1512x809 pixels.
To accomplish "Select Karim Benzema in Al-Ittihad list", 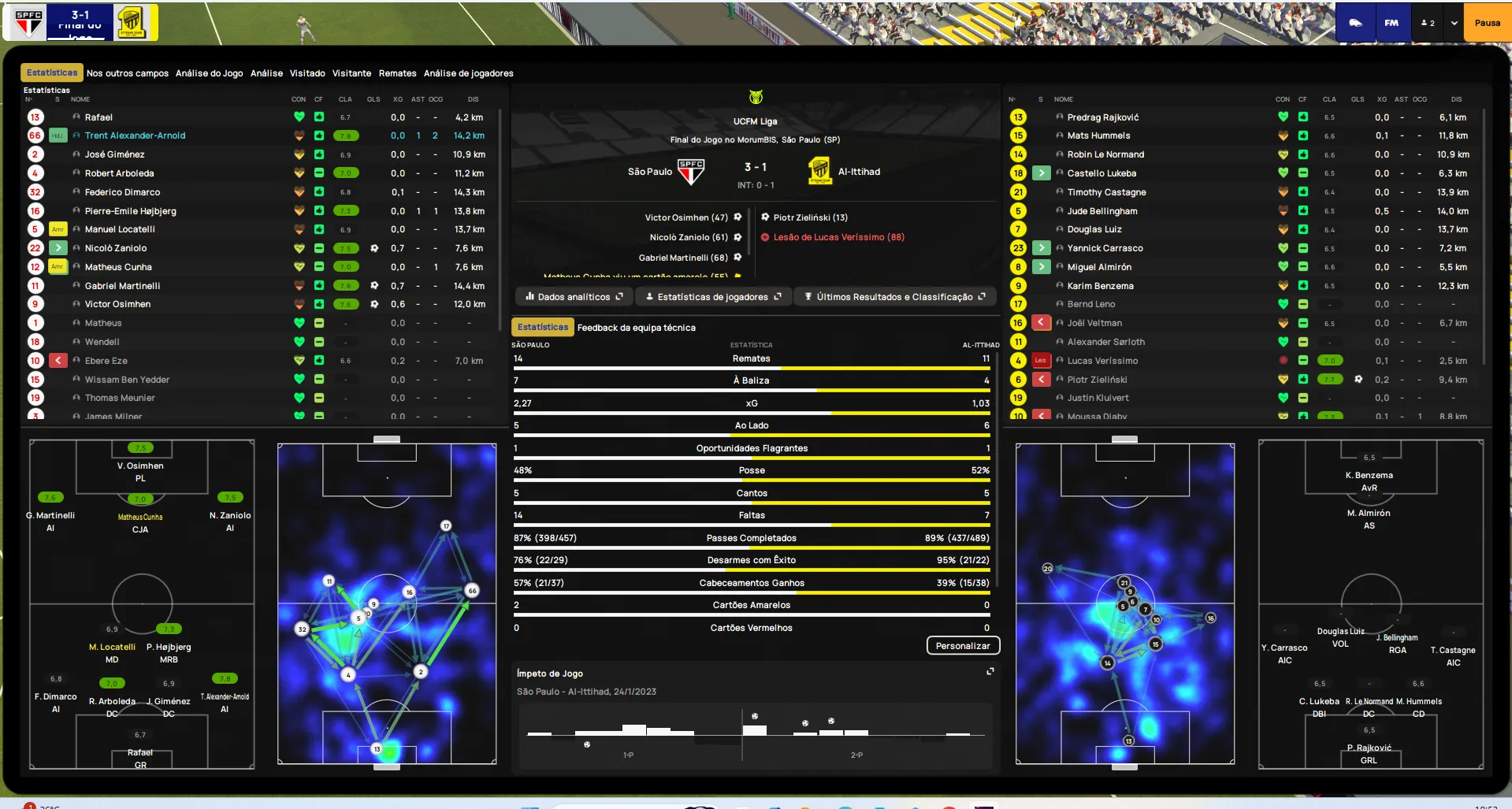I will (1100, 286).
